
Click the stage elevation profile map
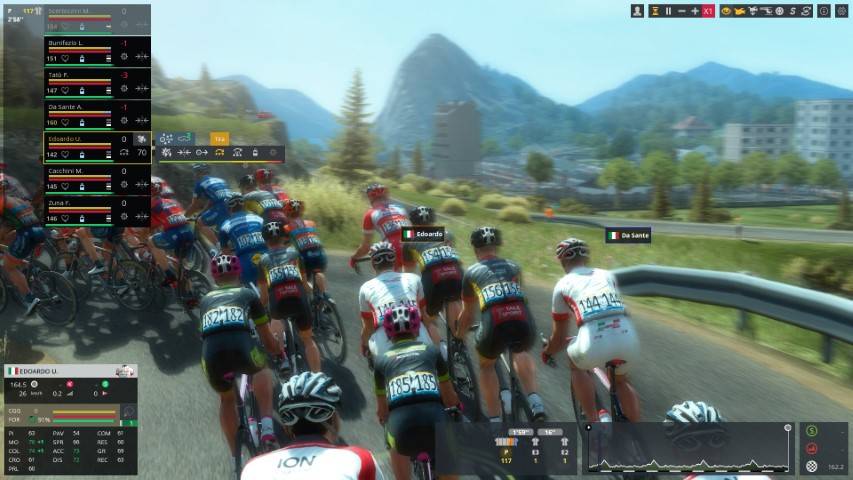coord(689,447)
